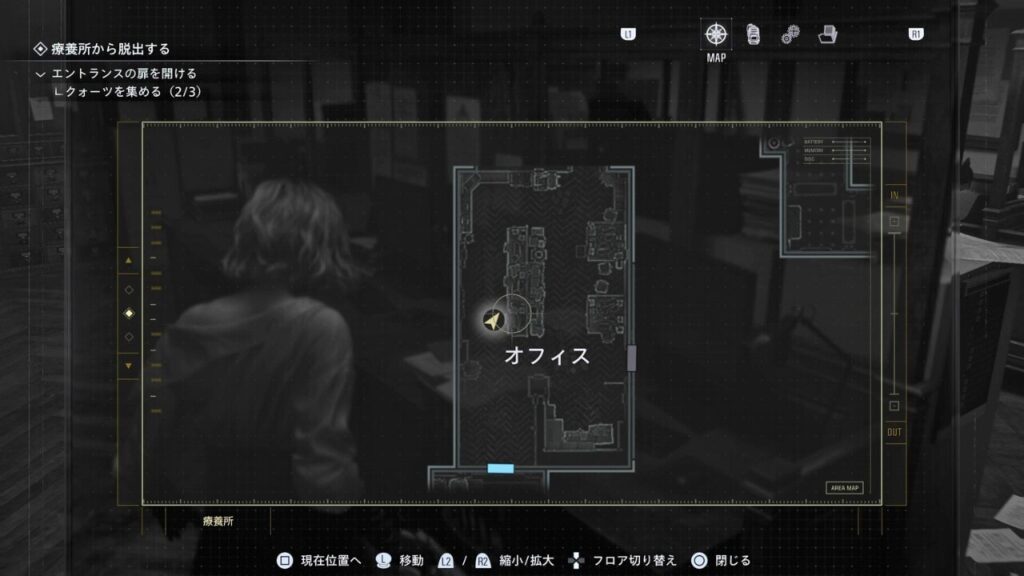This screenshot has width=1024, height=576.
Task: Click the zoom OUT minus button
Action: coord(894,405)
